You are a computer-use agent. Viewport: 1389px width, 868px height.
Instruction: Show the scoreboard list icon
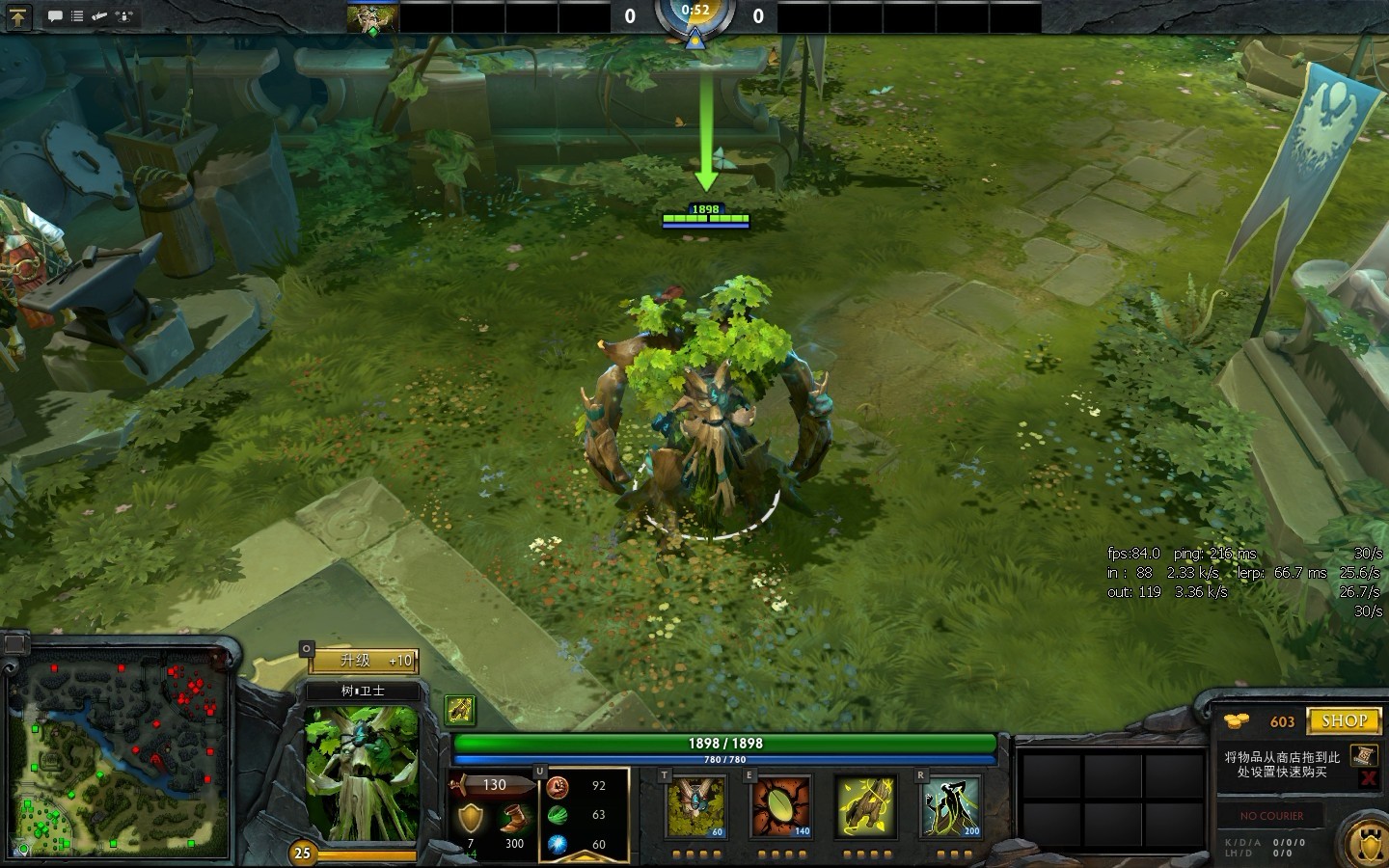click(x=77, y=15)
